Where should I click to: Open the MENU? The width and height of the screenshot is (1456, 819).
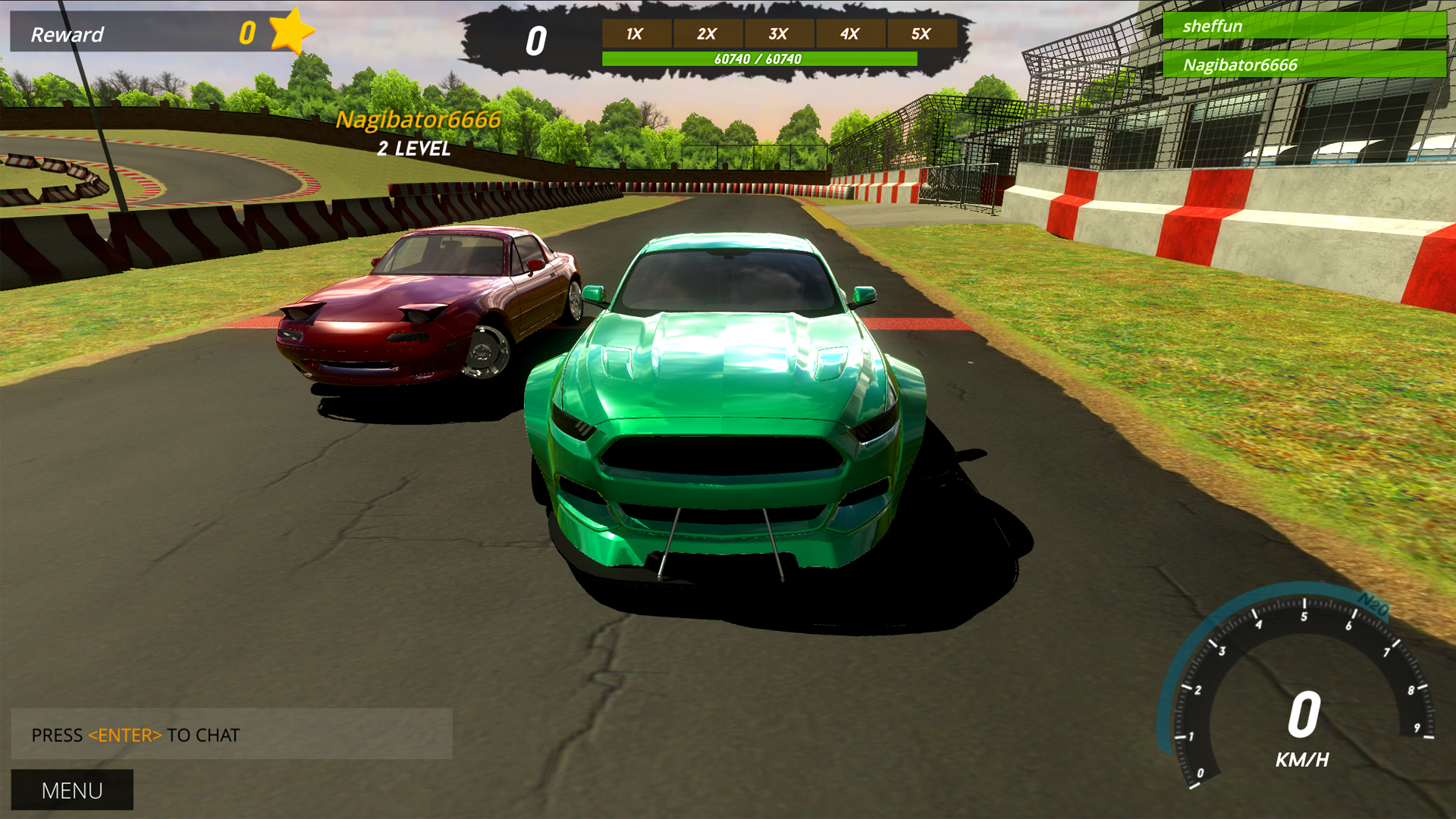coord(72,790)
